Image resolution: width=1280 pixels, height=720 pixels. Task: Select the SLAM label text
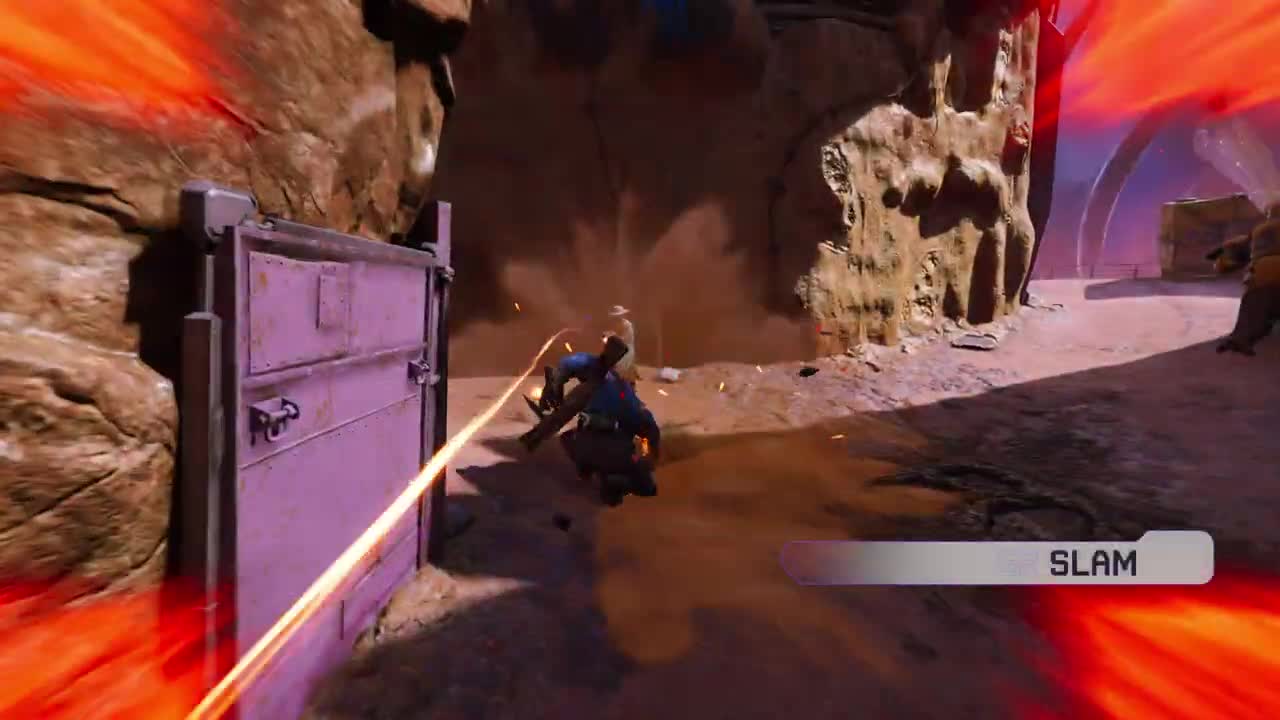(x=1095, y=561)
